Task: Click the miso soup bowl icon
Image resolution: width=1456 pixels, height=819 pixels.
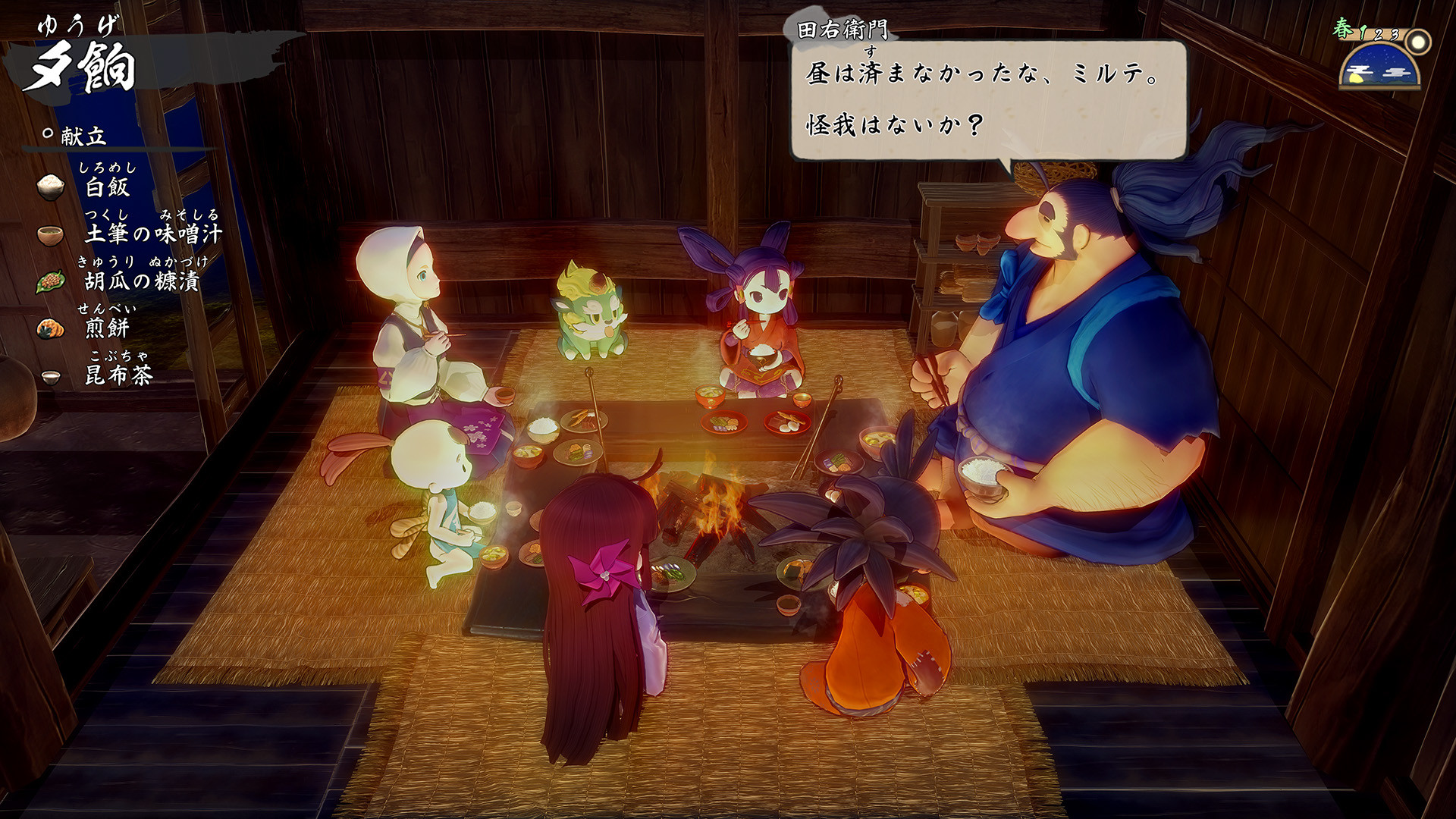Action: pos(50,235)
